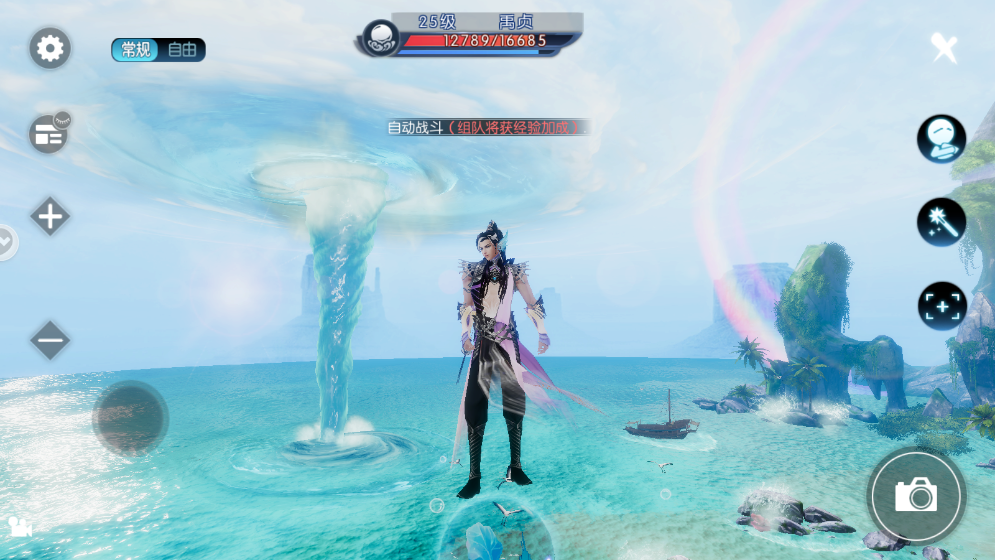Open the video recording camera icon
Screen dimensions: 995x560
pos(19,526)
